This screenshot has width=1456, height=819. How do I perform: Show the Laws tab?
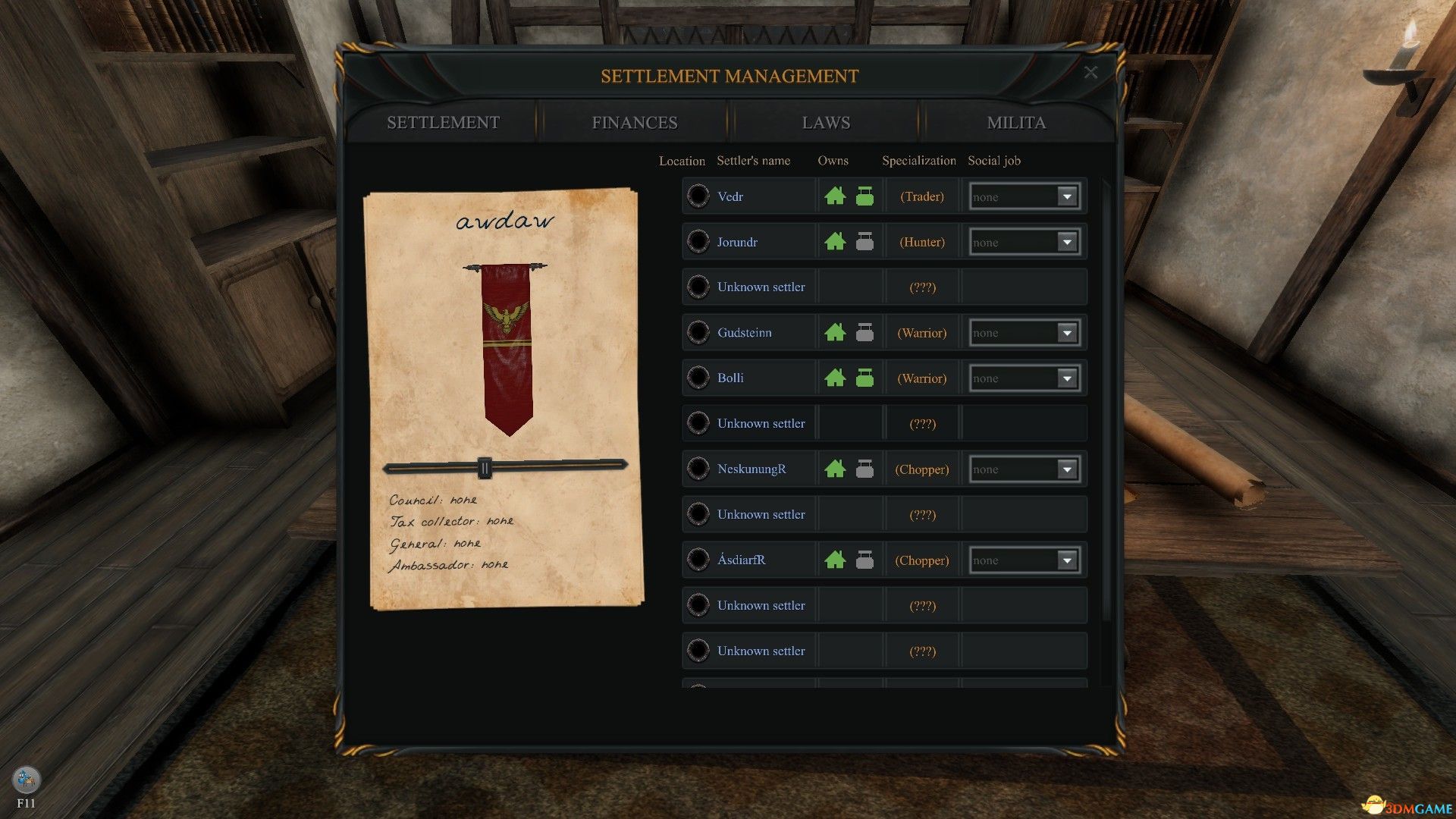click(826, 123)
